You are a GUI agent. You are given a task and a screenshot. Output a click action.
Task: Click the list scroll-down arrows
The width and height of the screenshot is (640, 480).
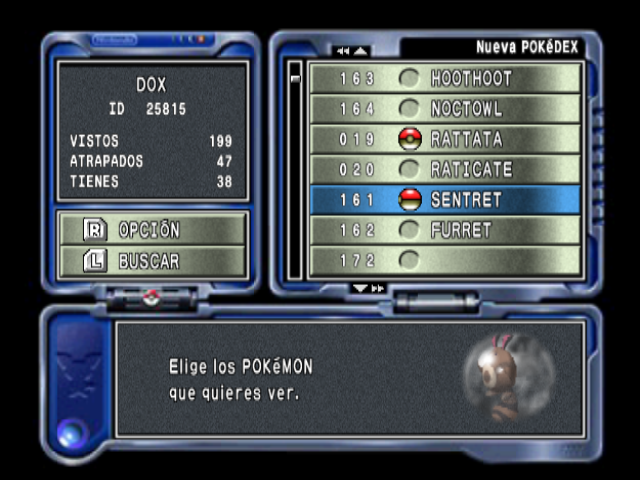[368, 288]
